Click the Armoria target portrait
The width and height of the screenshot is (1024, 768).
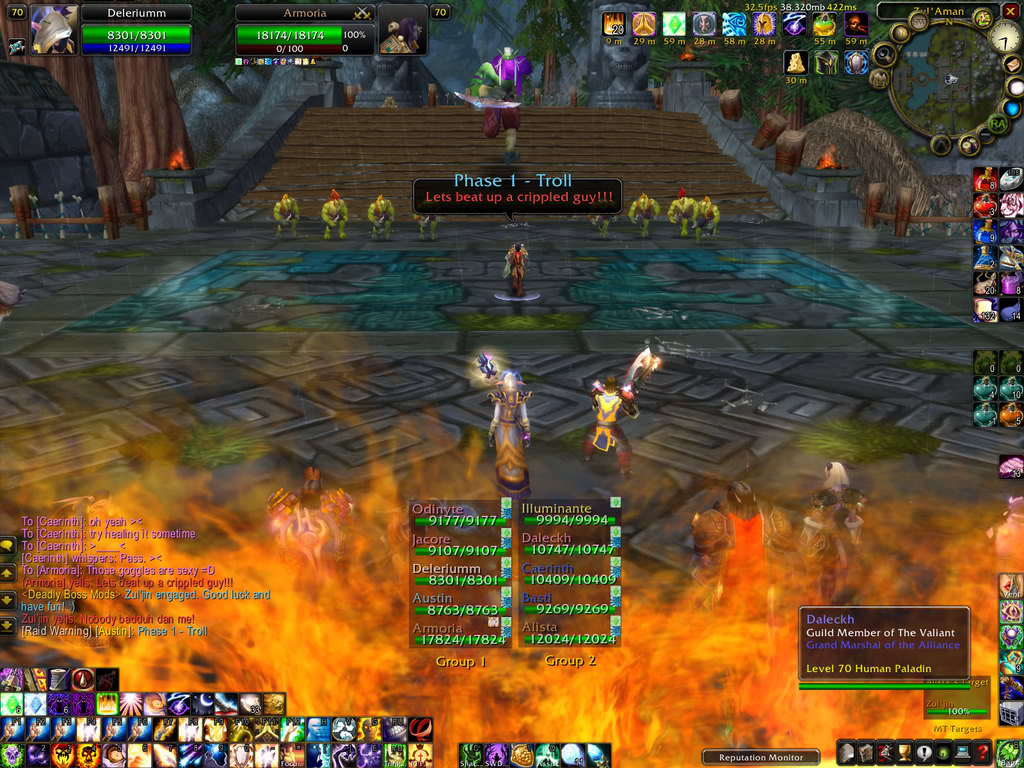point(402,30)
